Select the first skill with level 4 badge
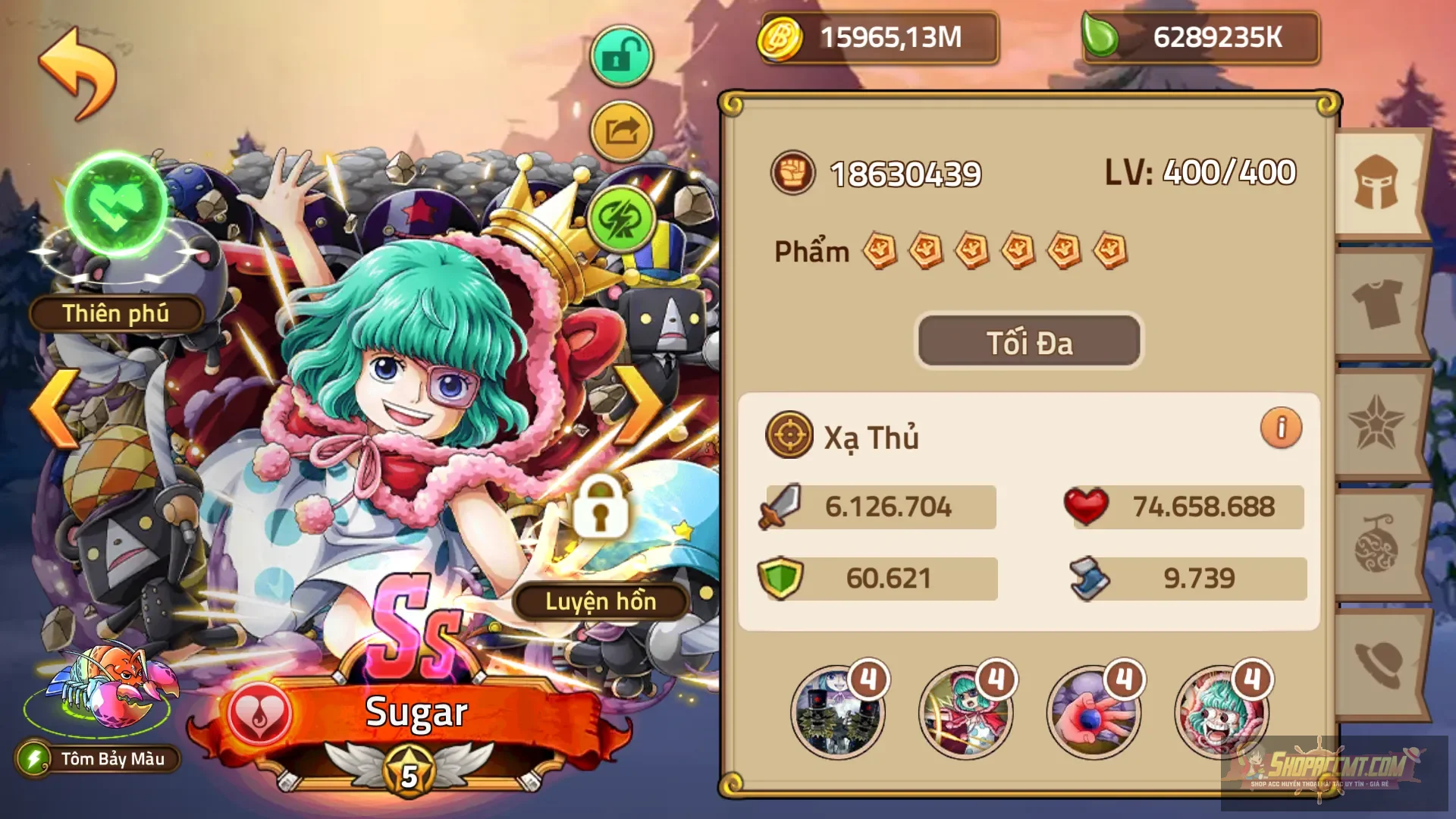 coord(837,713)
